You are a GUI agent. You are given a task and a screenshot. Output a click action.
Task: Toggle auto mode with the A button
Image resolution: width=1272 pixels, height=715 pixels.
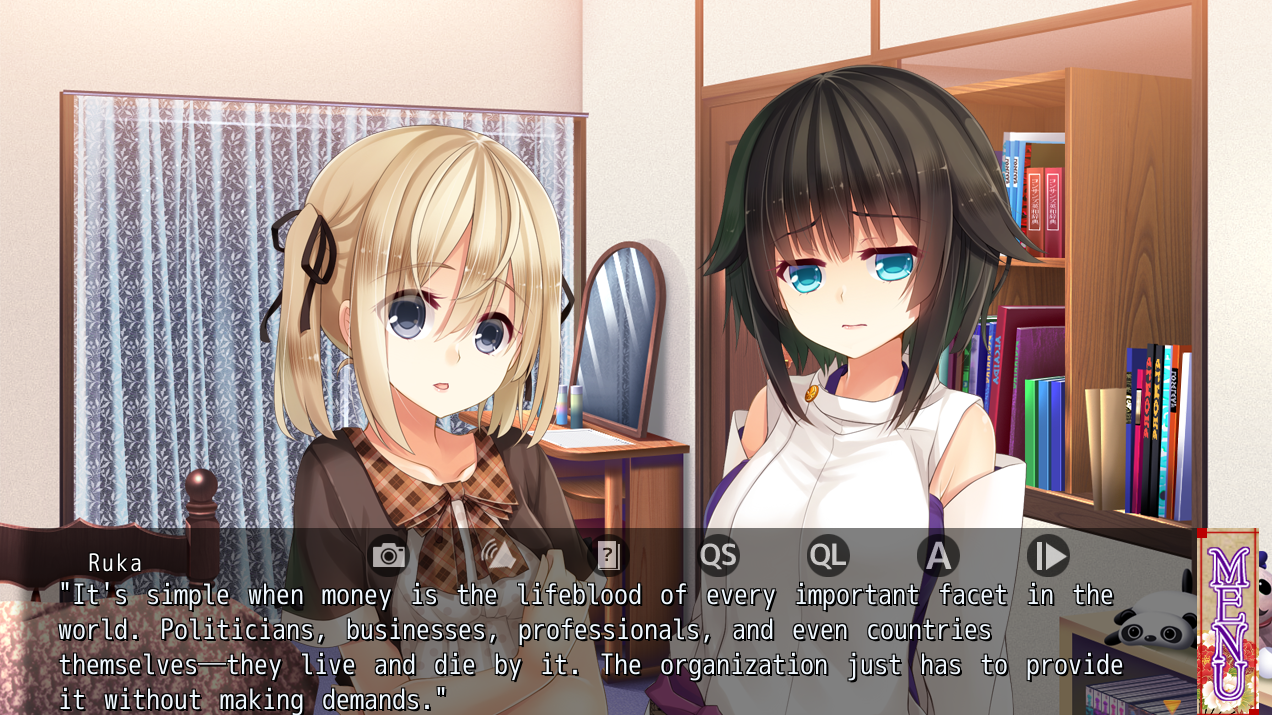[938, 555]
